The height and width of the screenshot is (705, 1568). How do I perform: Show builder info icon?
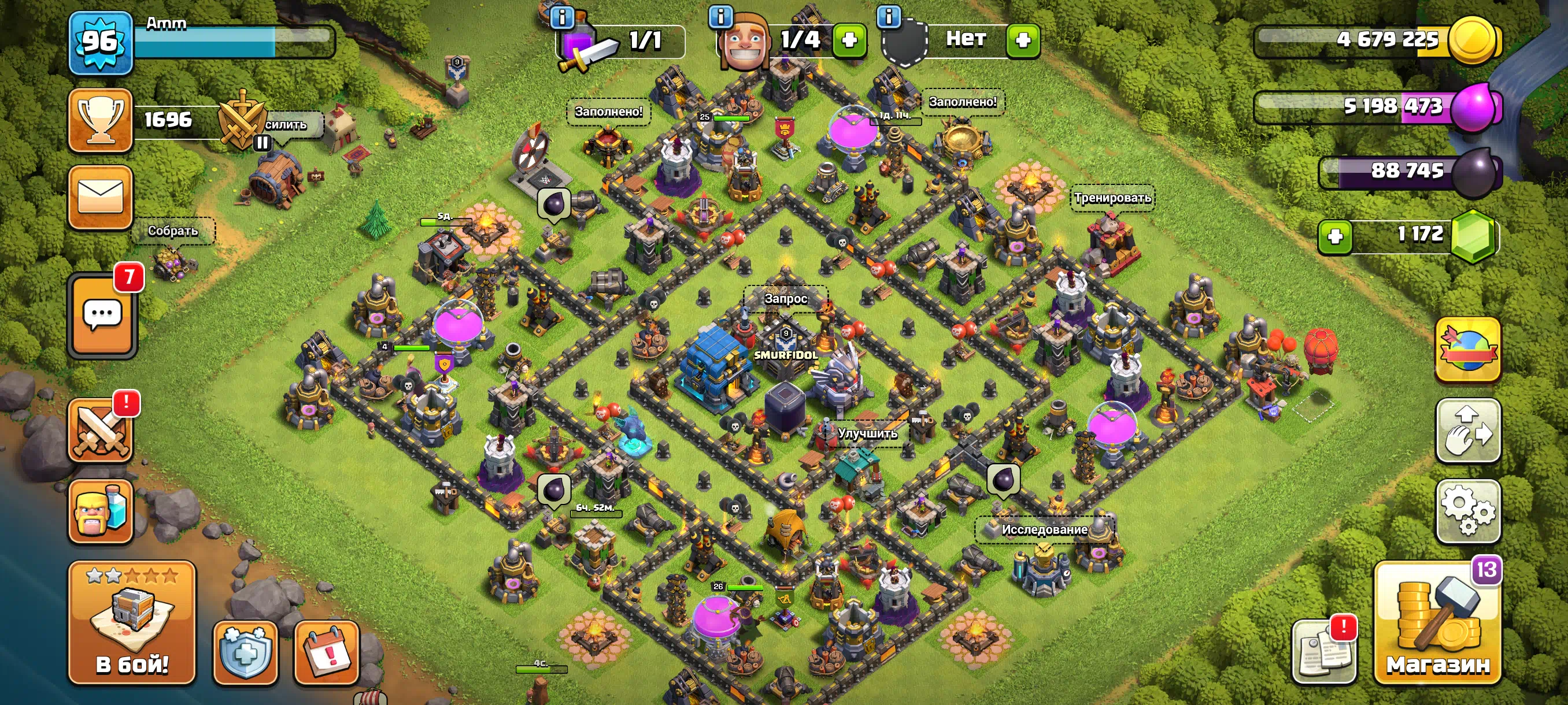(x=721, y=17)
